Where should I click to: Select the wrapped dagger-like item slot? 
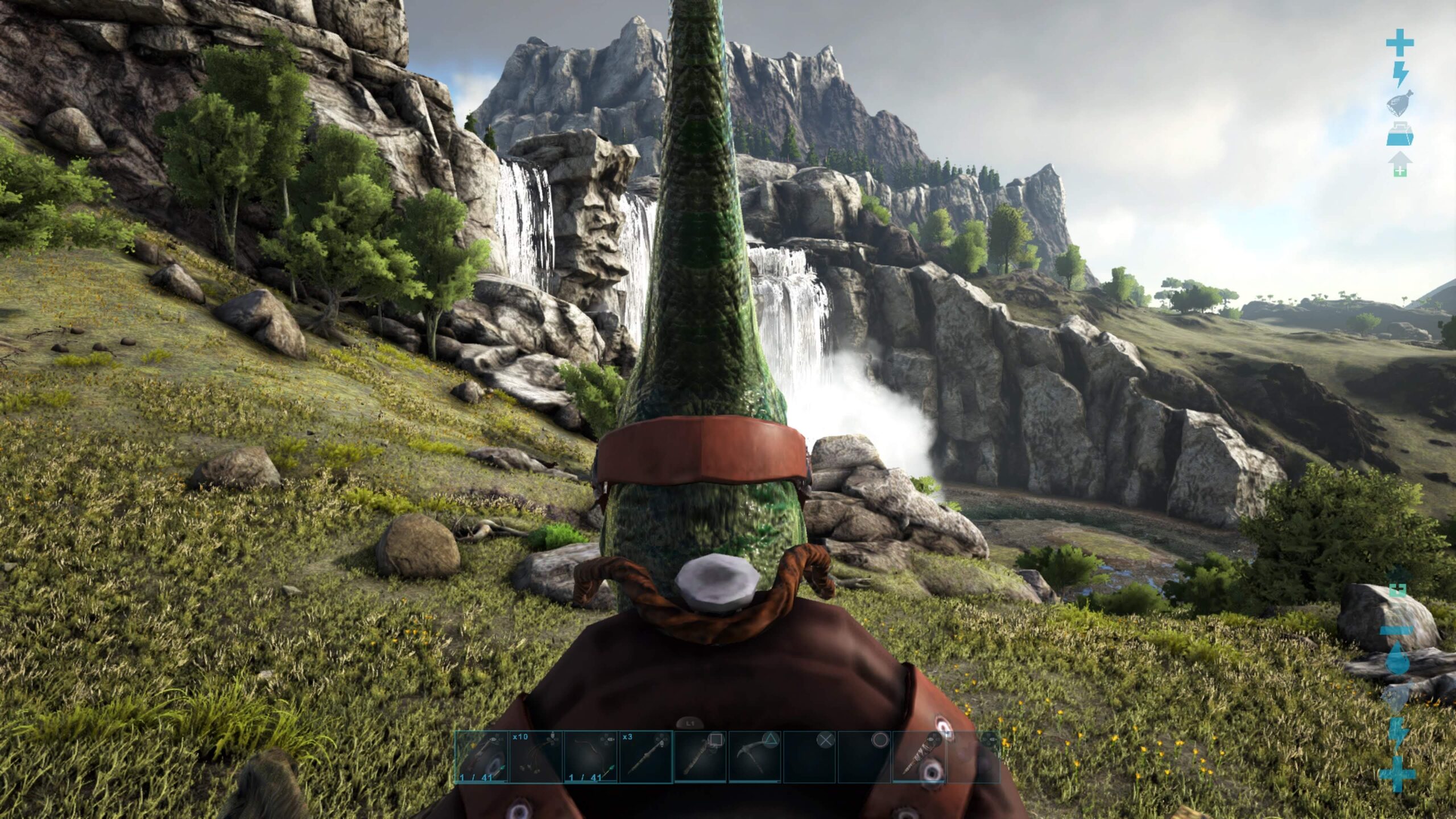tap(918, 757)
